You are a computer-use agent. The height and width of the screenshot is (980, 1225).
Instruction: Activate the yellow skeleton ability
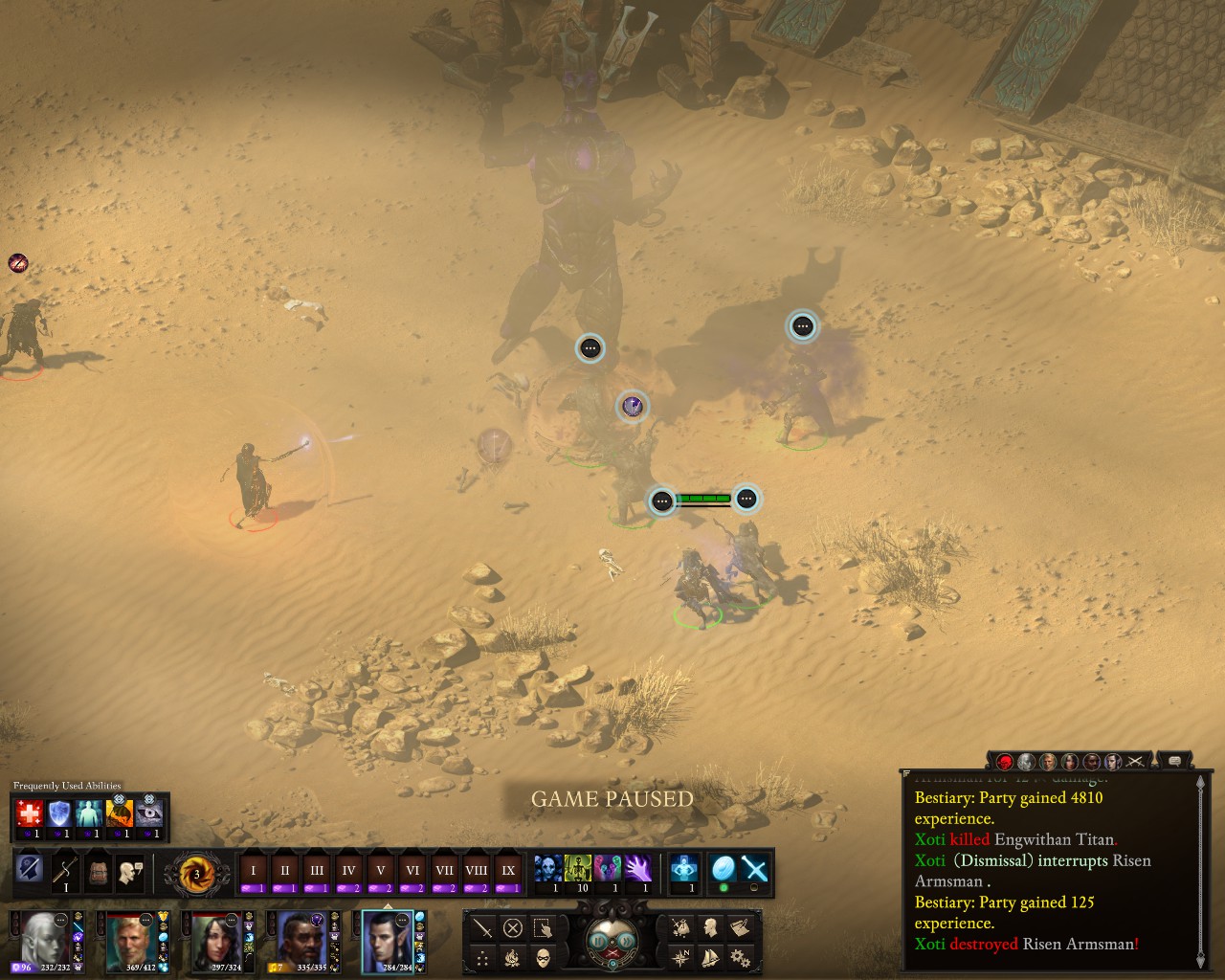pos(578,869)
